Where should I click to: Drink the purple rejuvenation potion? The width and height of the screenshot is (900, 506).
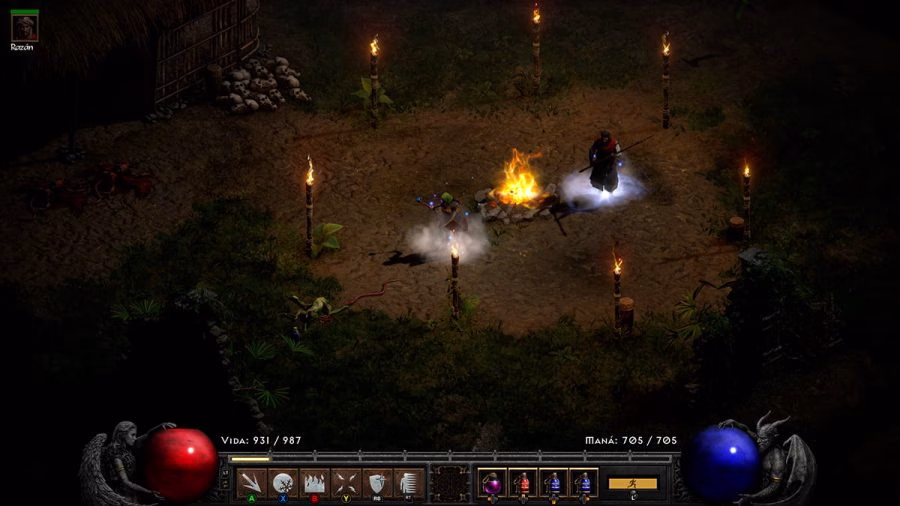492,483
